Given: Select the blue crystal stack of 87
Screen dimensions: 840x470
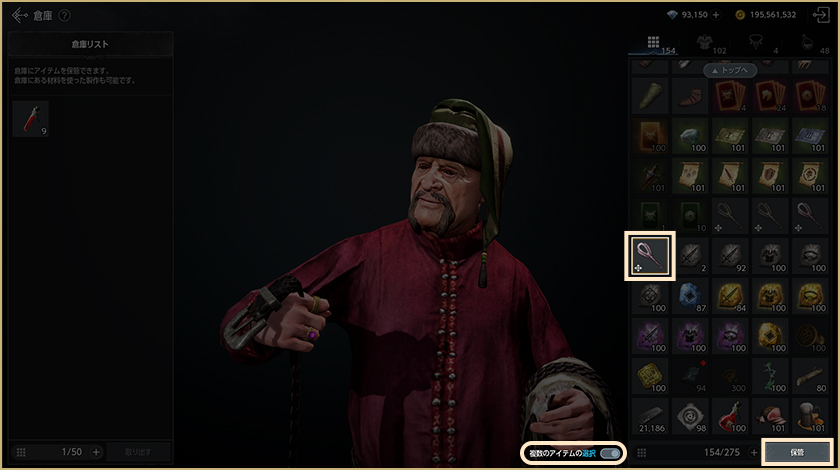Looking at the screenshot, I should 689,294.
